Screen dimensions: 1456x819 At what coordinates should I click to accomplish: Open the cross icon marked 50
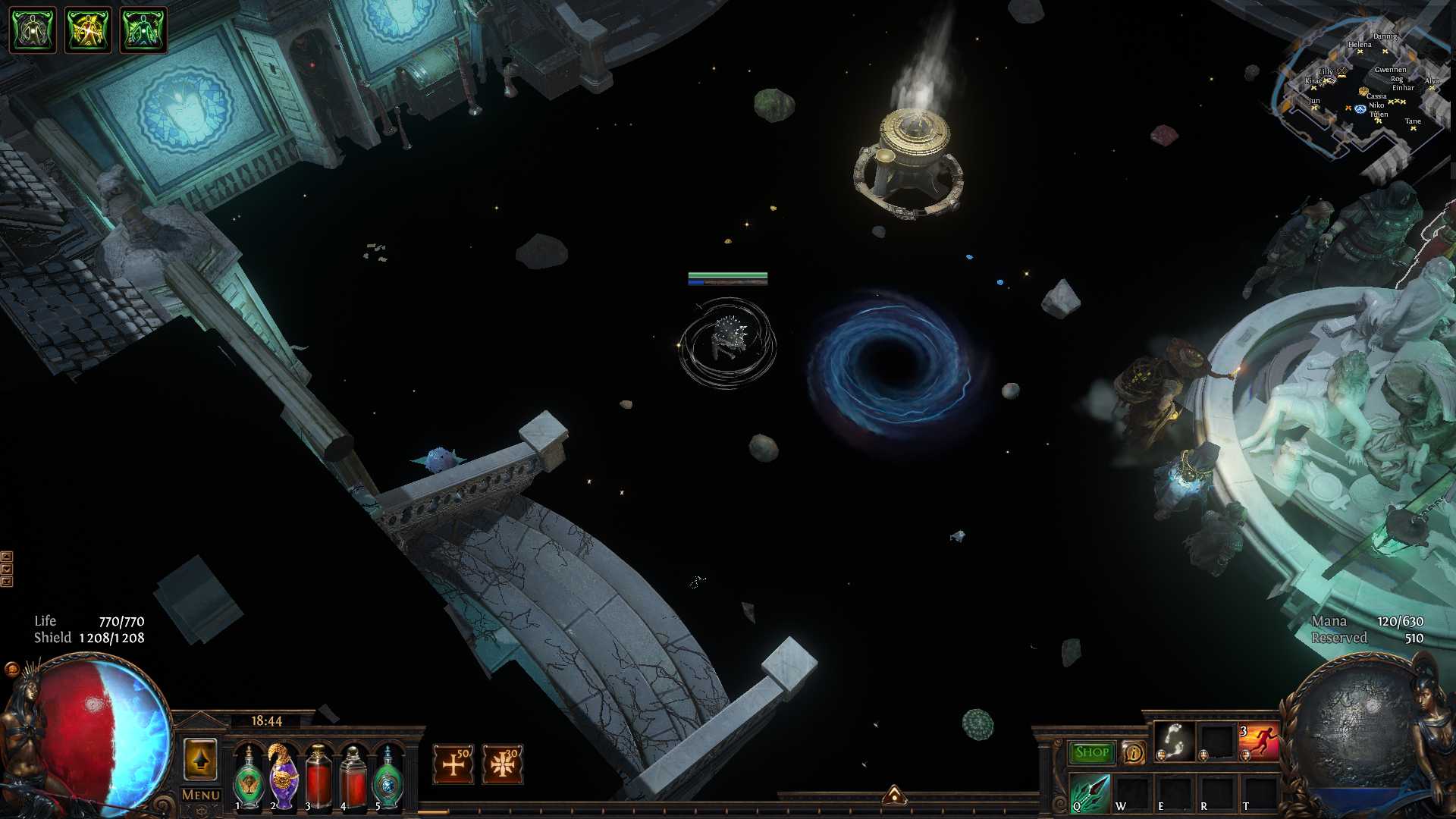[453, 764]
